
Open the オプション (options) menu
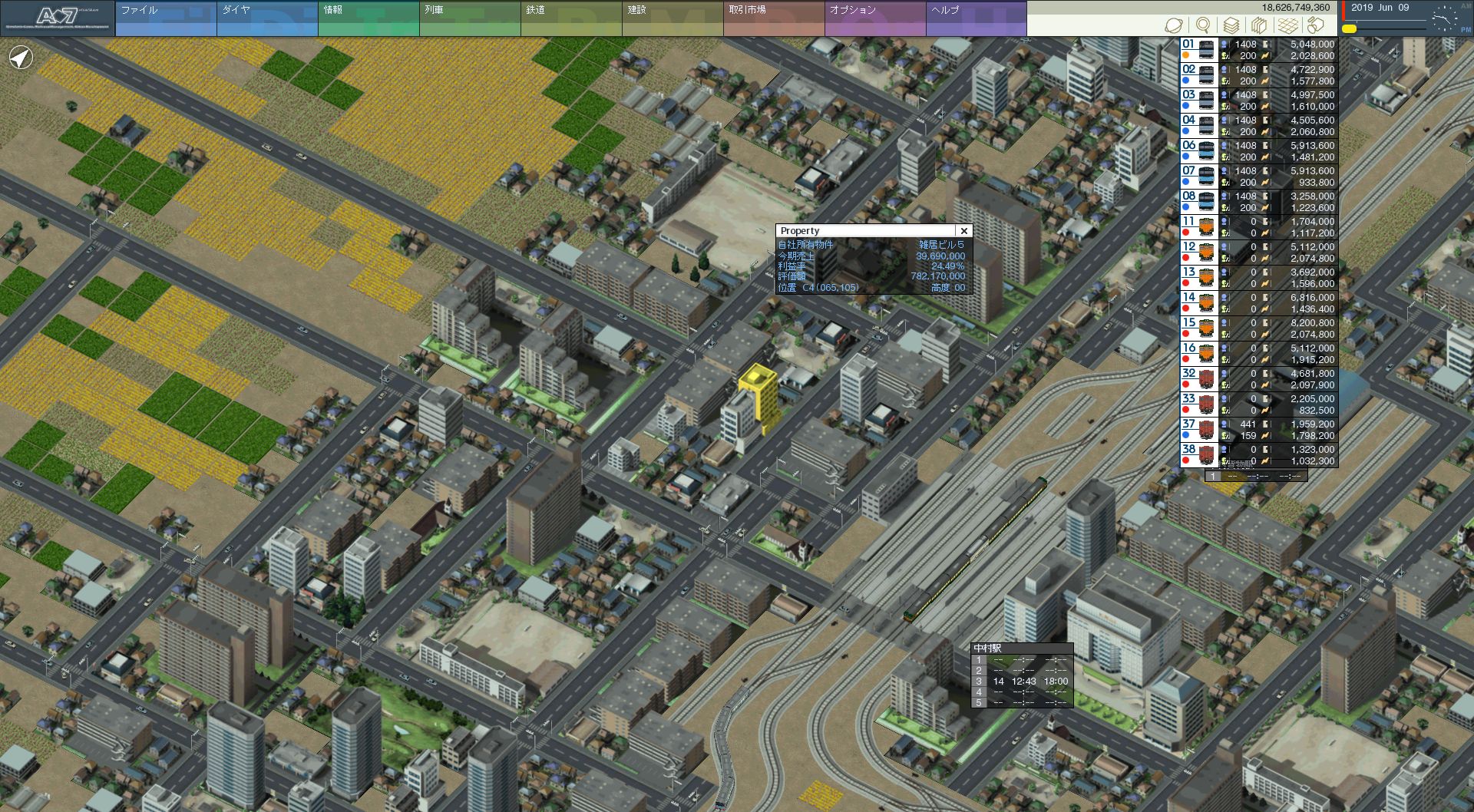[x=874, y=18]
